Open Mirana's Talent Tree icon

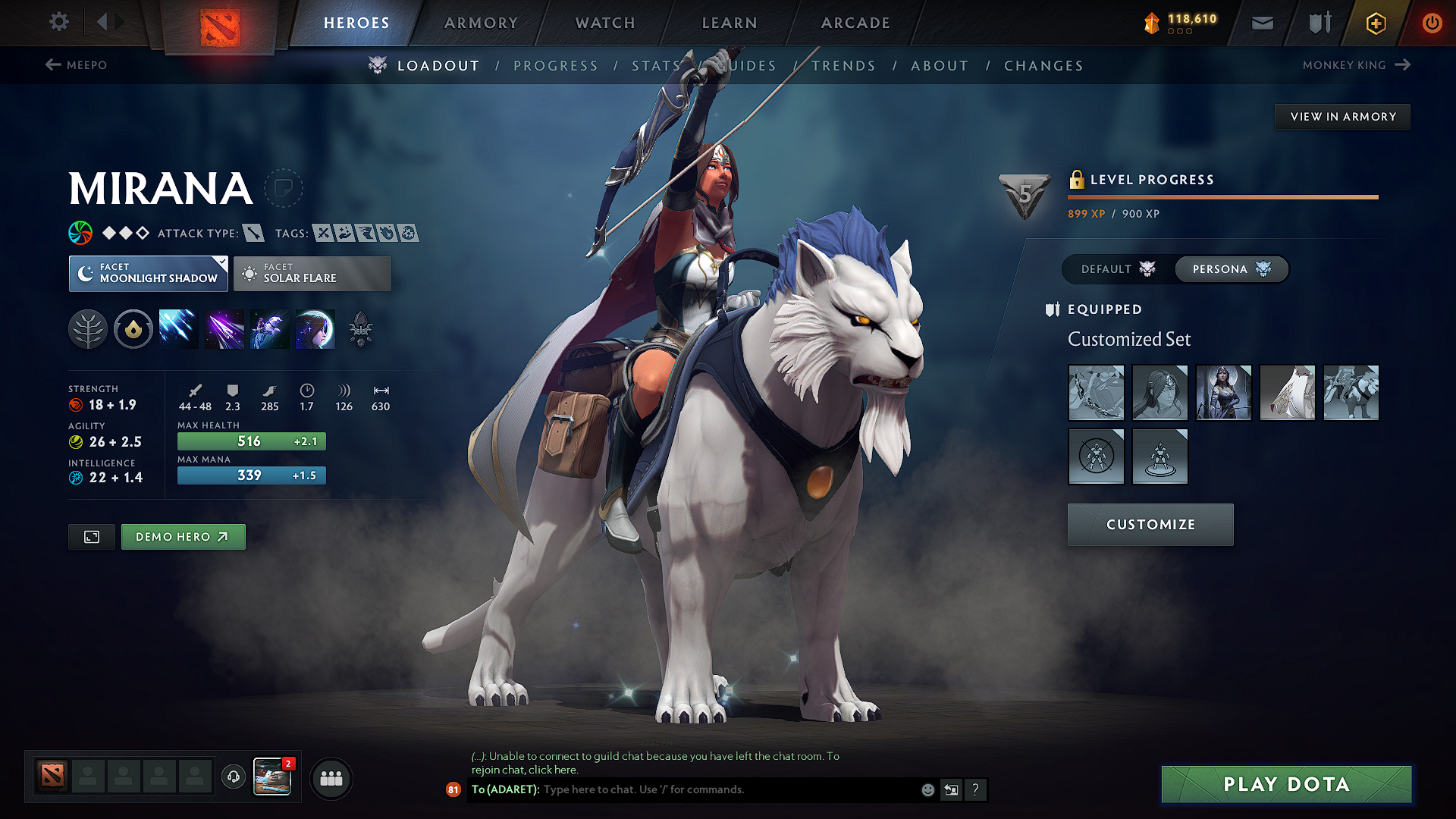pos(88,328)
